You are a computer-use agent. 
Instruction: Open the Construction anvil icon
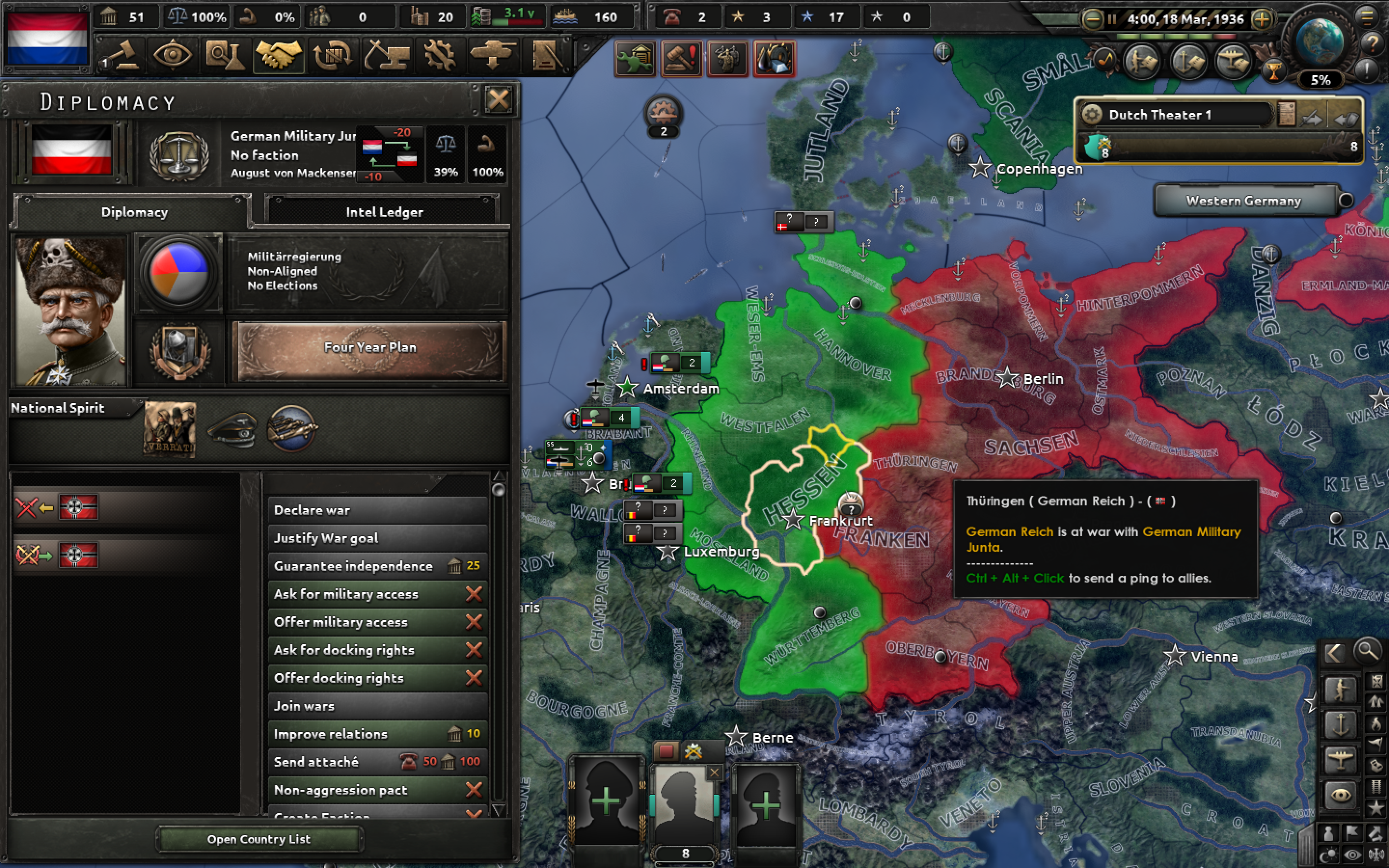387,54
